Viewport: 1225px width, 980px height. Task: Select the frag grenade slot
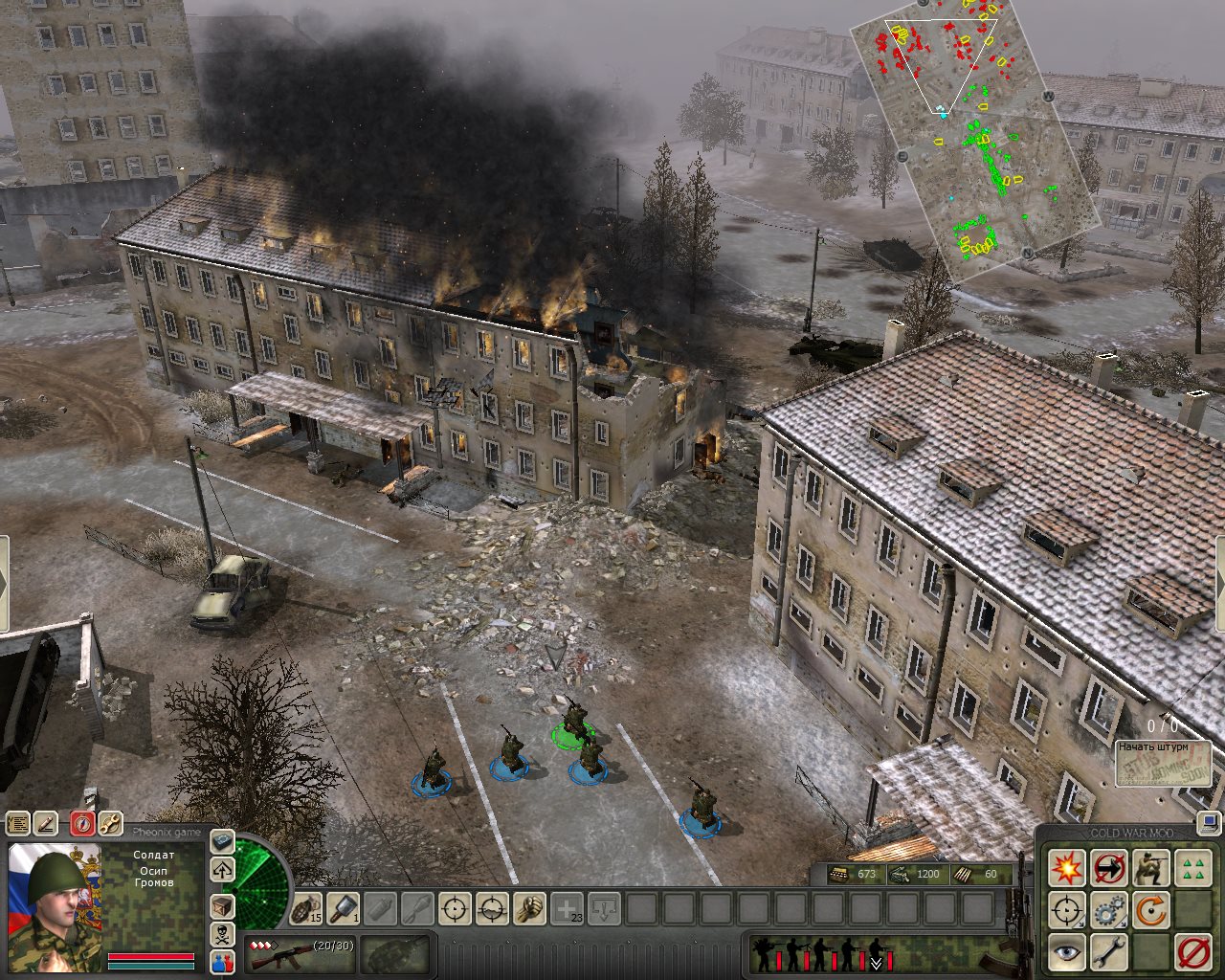pos(307,908)
